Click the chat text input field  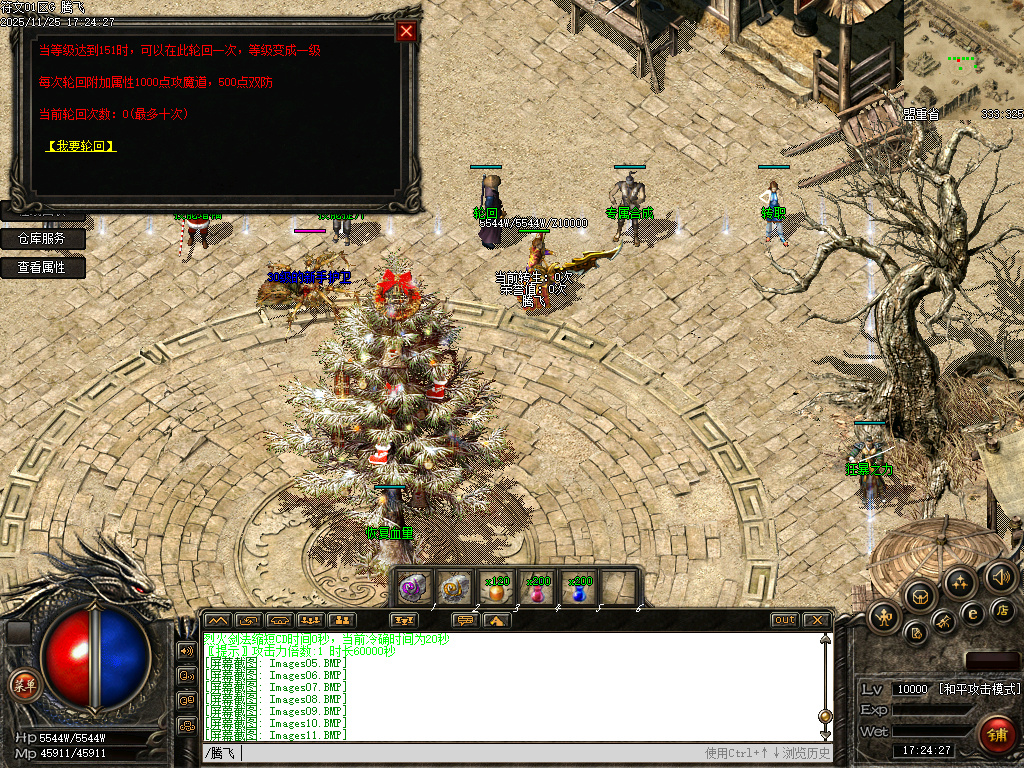pyautogui.click(x=470, y=753)
